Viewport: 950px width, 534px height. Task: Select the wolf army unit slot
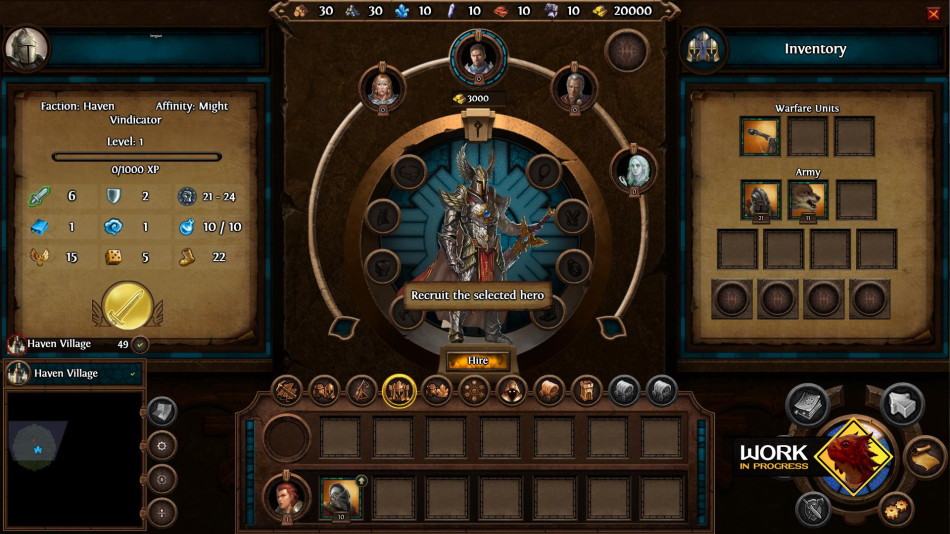[x=808, y=200]
